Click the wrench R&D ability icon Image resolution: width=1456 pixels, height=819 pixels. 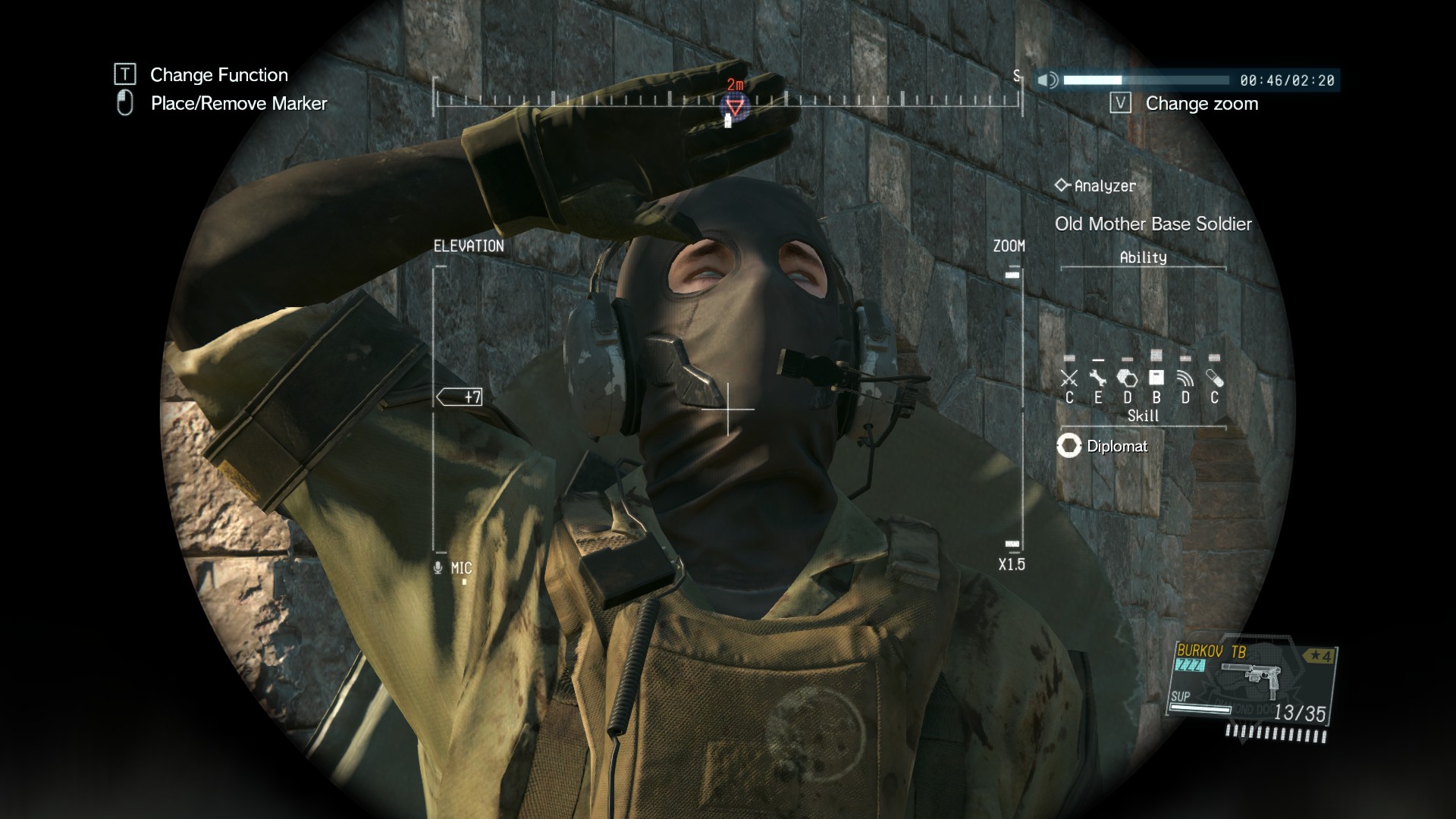tap(1097, 378)
